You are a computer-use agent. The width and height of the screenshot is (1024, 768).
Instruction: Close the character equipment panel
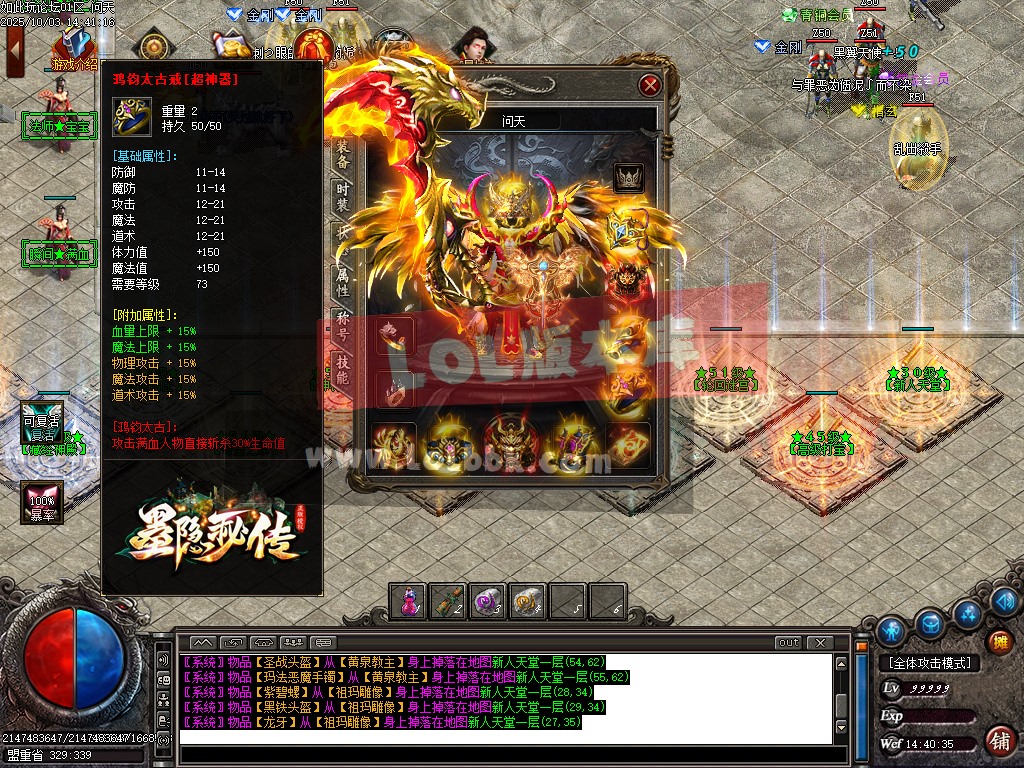pos(650,85)
